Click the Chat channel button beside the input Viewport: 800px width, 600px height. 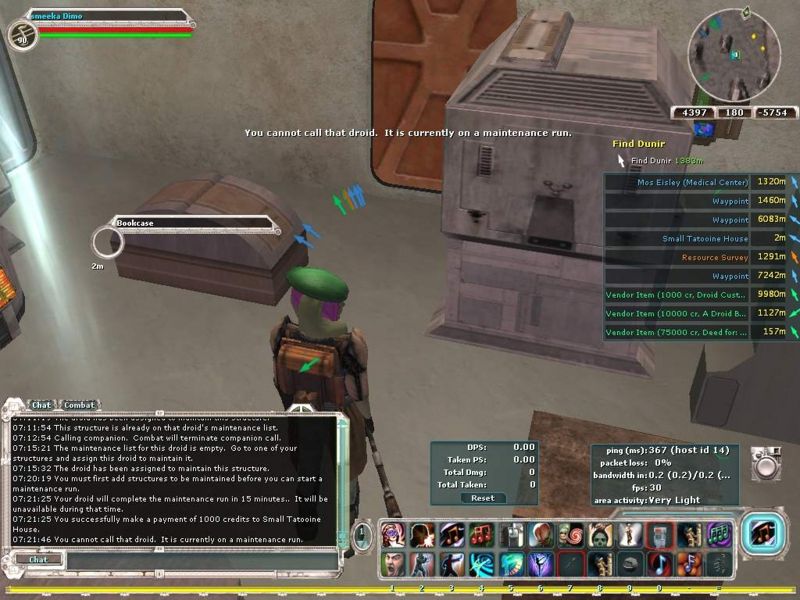tap(37, 560)
